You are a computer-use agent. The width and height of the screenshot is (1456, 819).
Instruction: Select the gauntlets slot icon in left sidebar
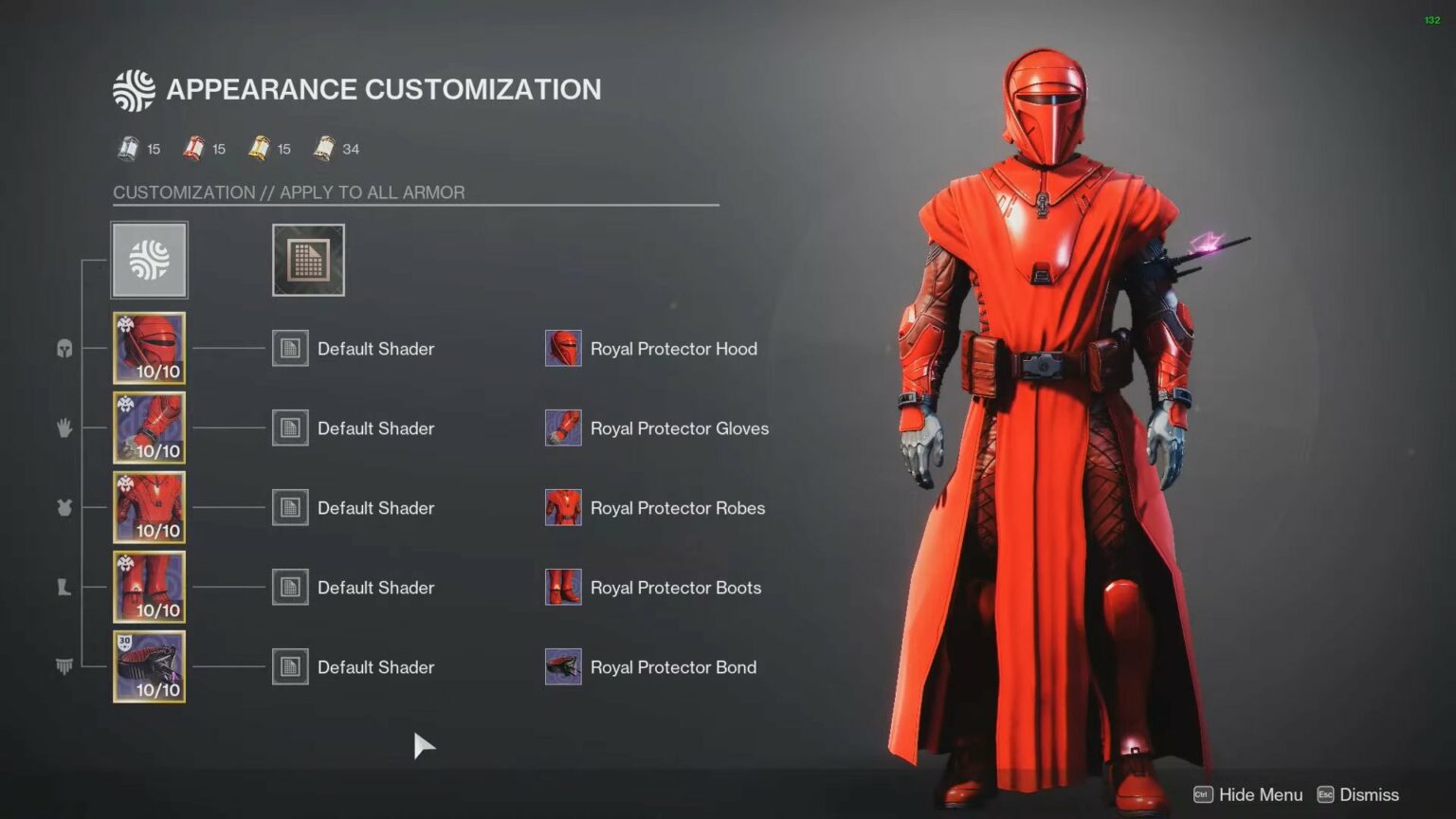tap(64, 428)
